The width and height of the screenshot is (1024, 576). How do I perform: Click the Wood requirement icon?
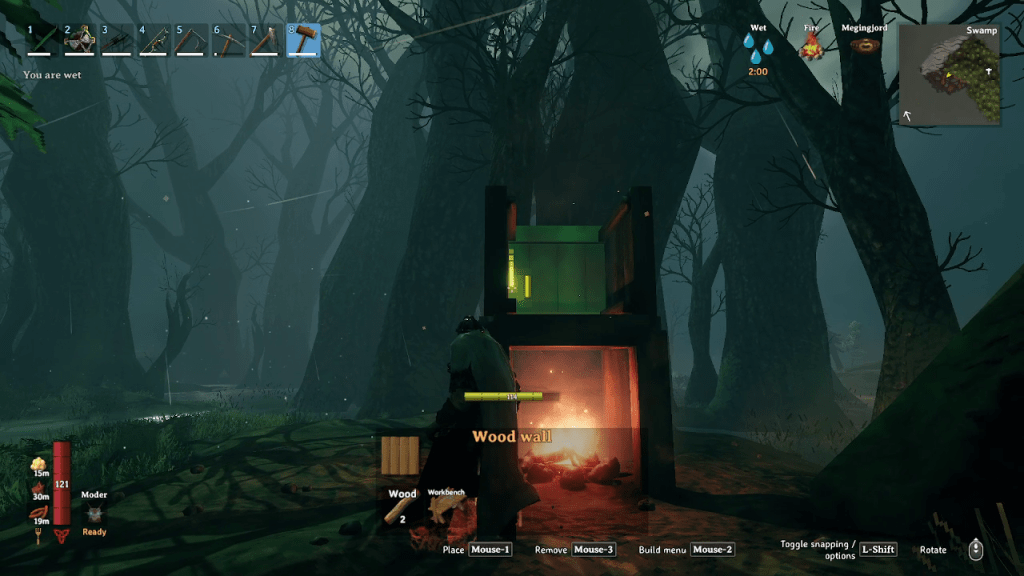[x=402, y=508]
